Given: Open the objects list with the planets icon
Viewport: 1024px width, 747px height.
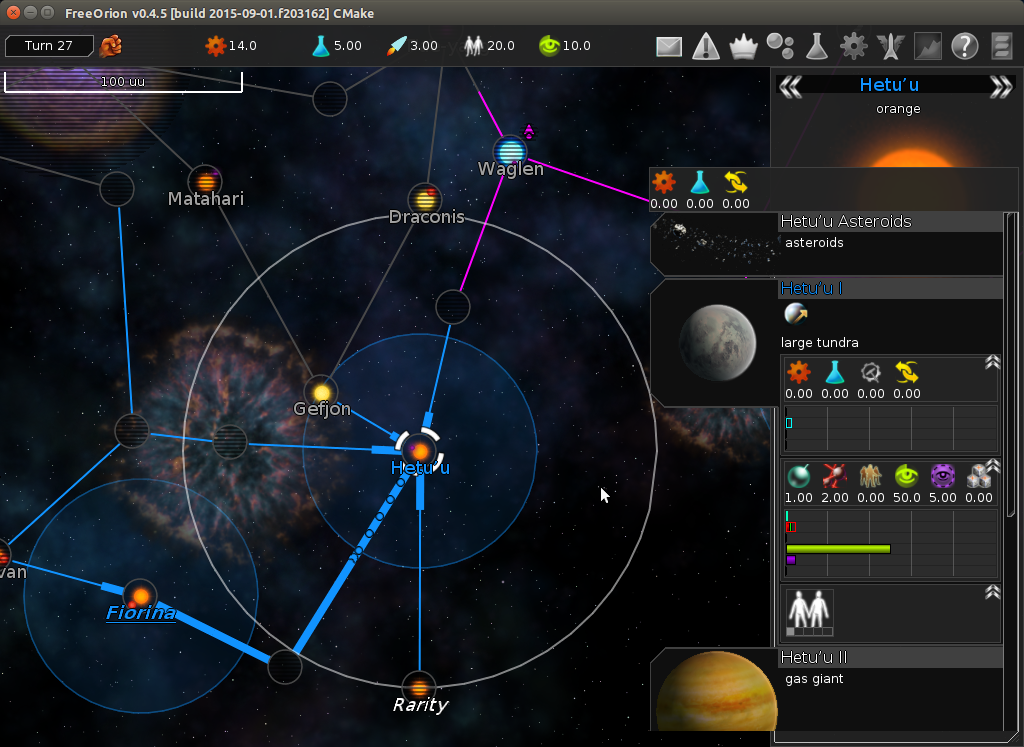Looking at the screenshot, I should tap(780, 46).
